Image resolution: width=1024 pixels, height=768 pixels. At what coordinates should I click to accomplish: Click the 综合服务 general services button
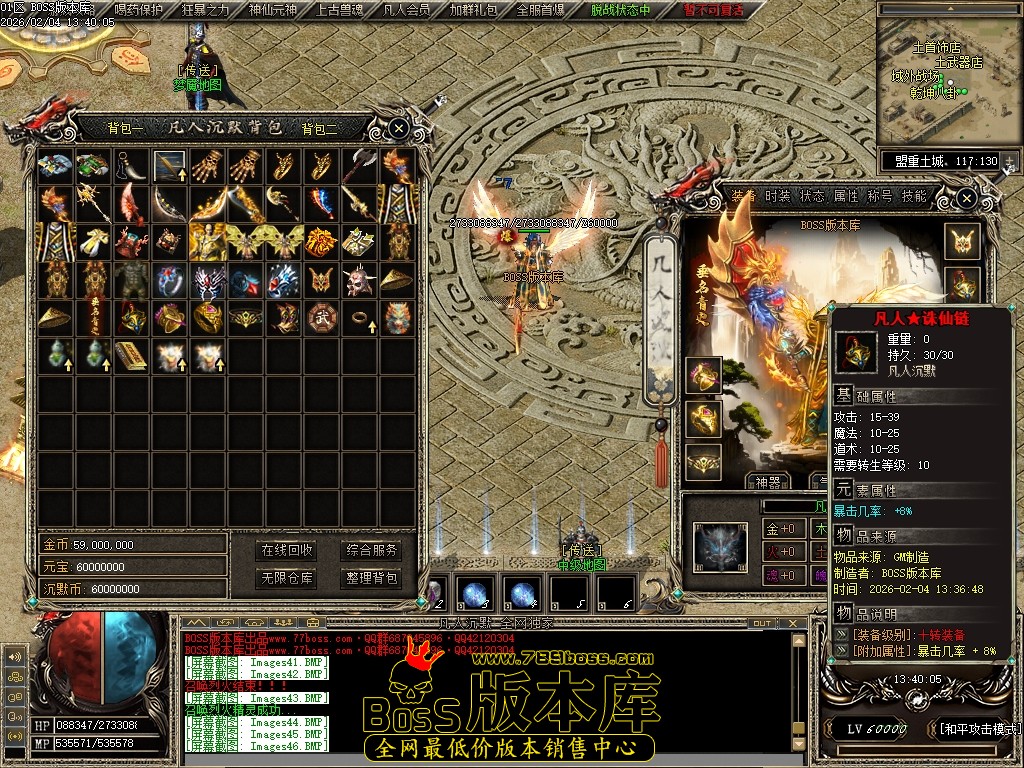371,550
